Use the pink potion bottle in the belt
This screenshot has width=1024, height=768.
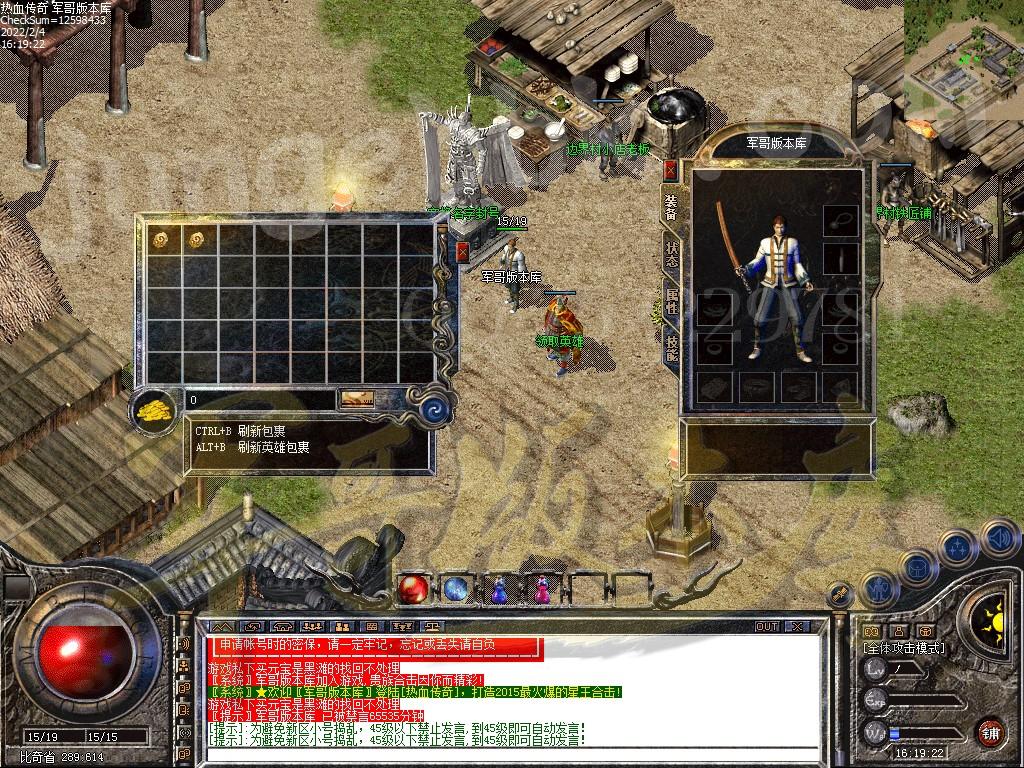541,590
